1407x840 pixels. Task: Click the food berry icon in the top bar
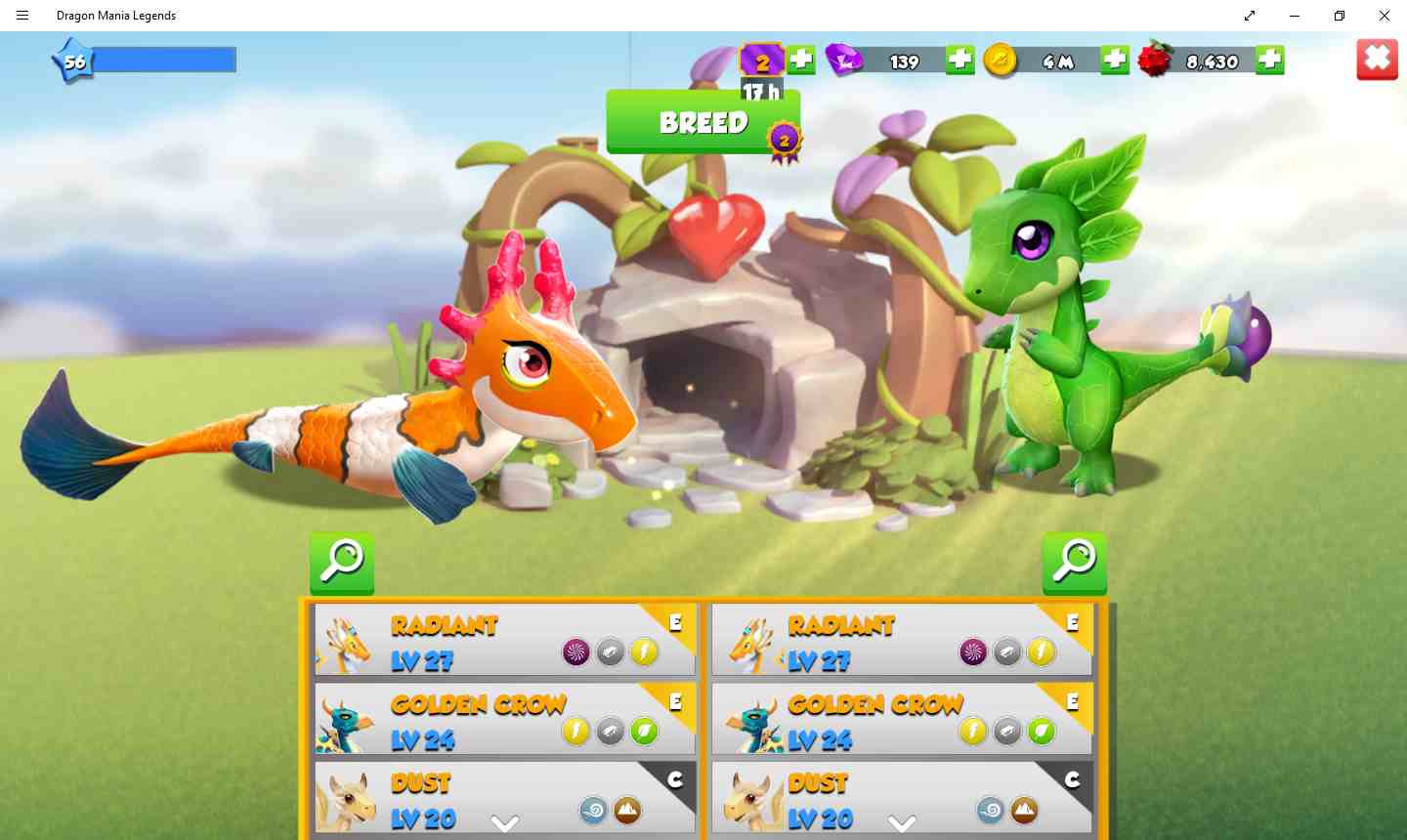(1153, 60)
